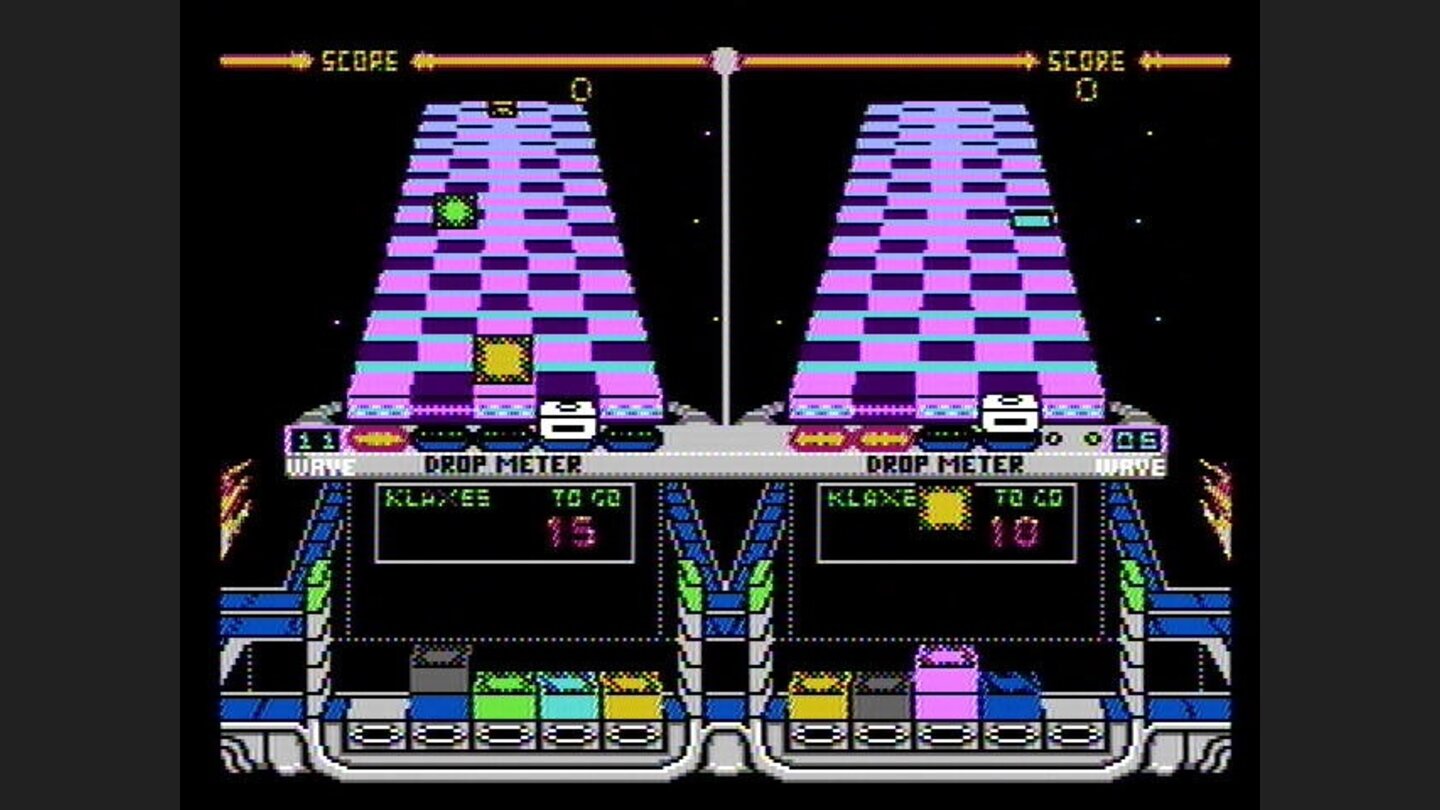This screenshot has width=1440, height=810.
Task: Select the right SCORE header
Action: click(x=1085, y=58)
